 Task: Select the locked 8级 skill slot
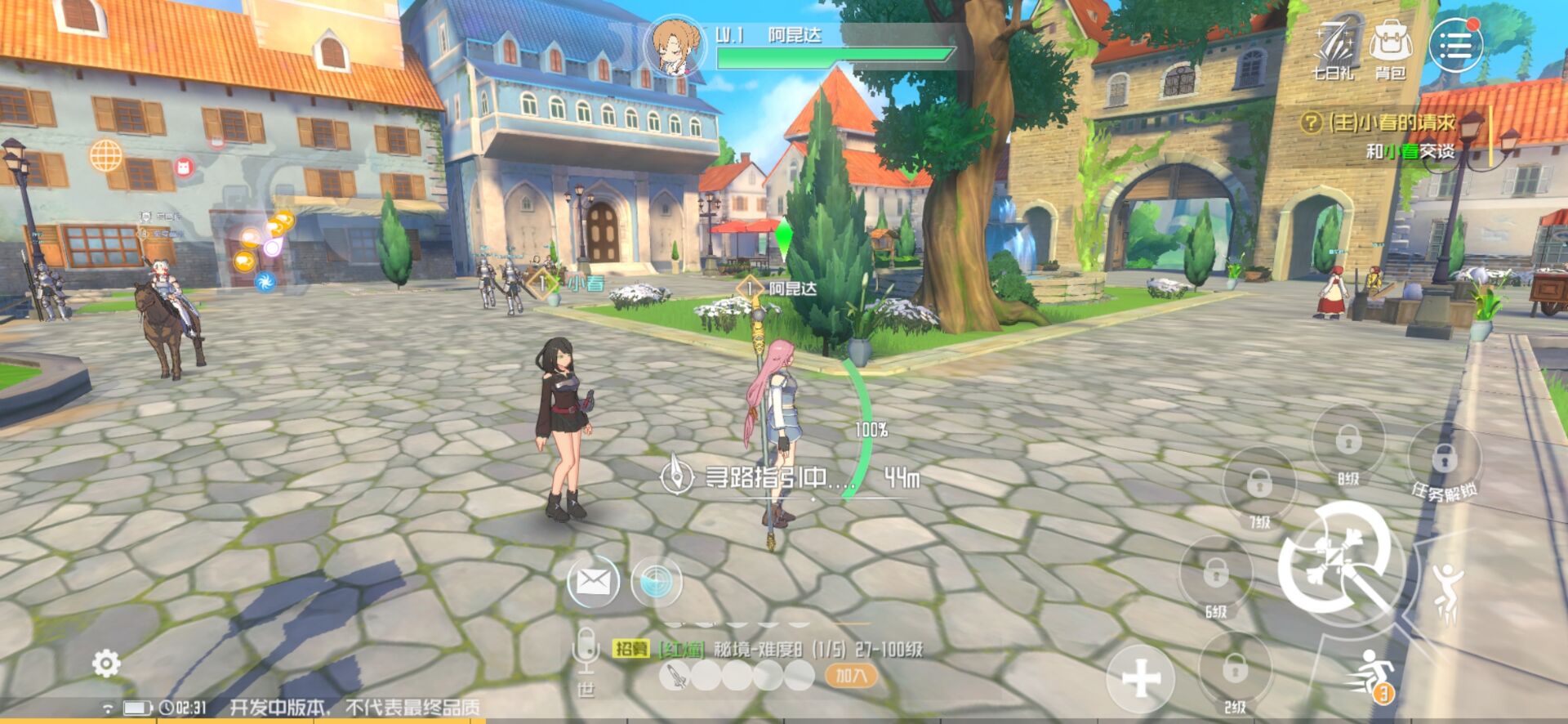click(1347, 440)
